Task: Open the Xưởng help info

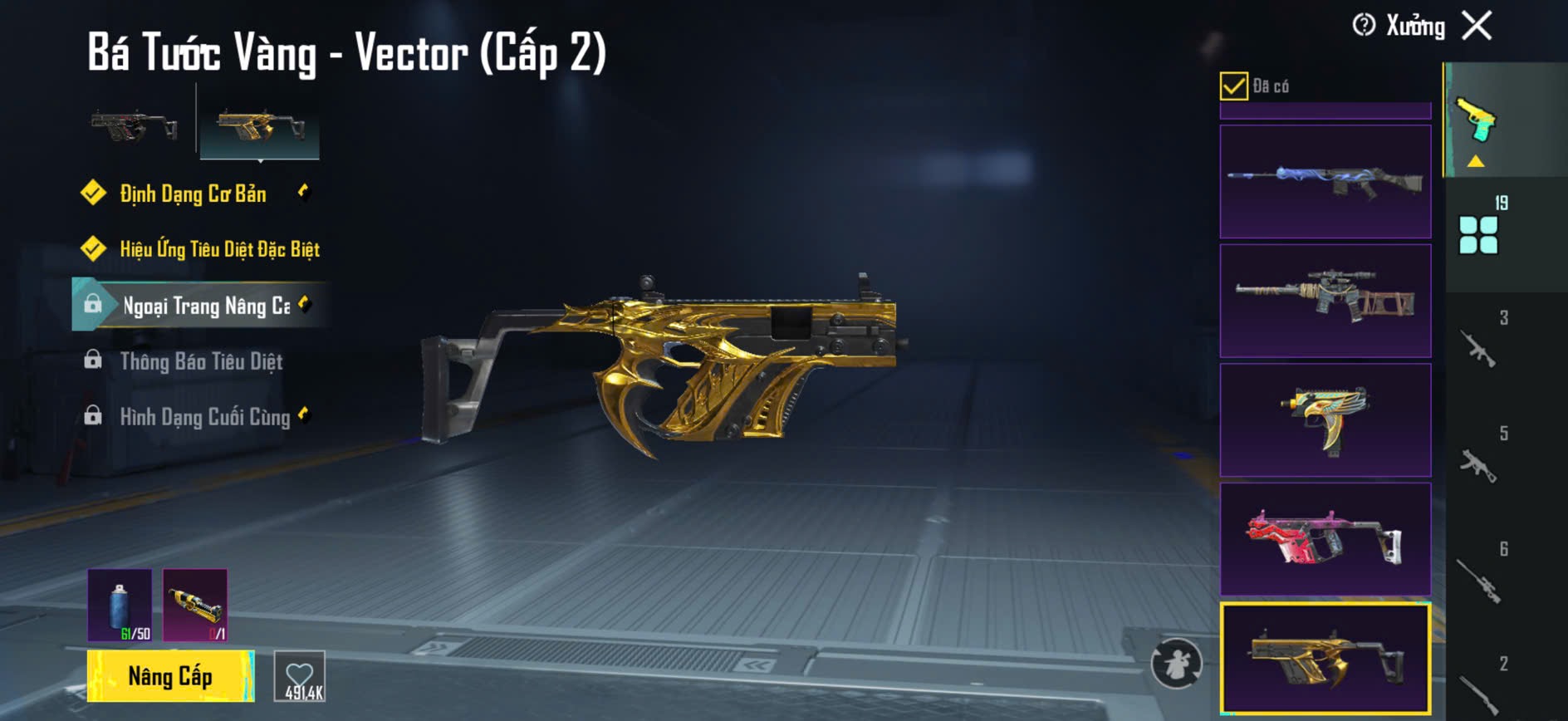Action: [1364, 26]
